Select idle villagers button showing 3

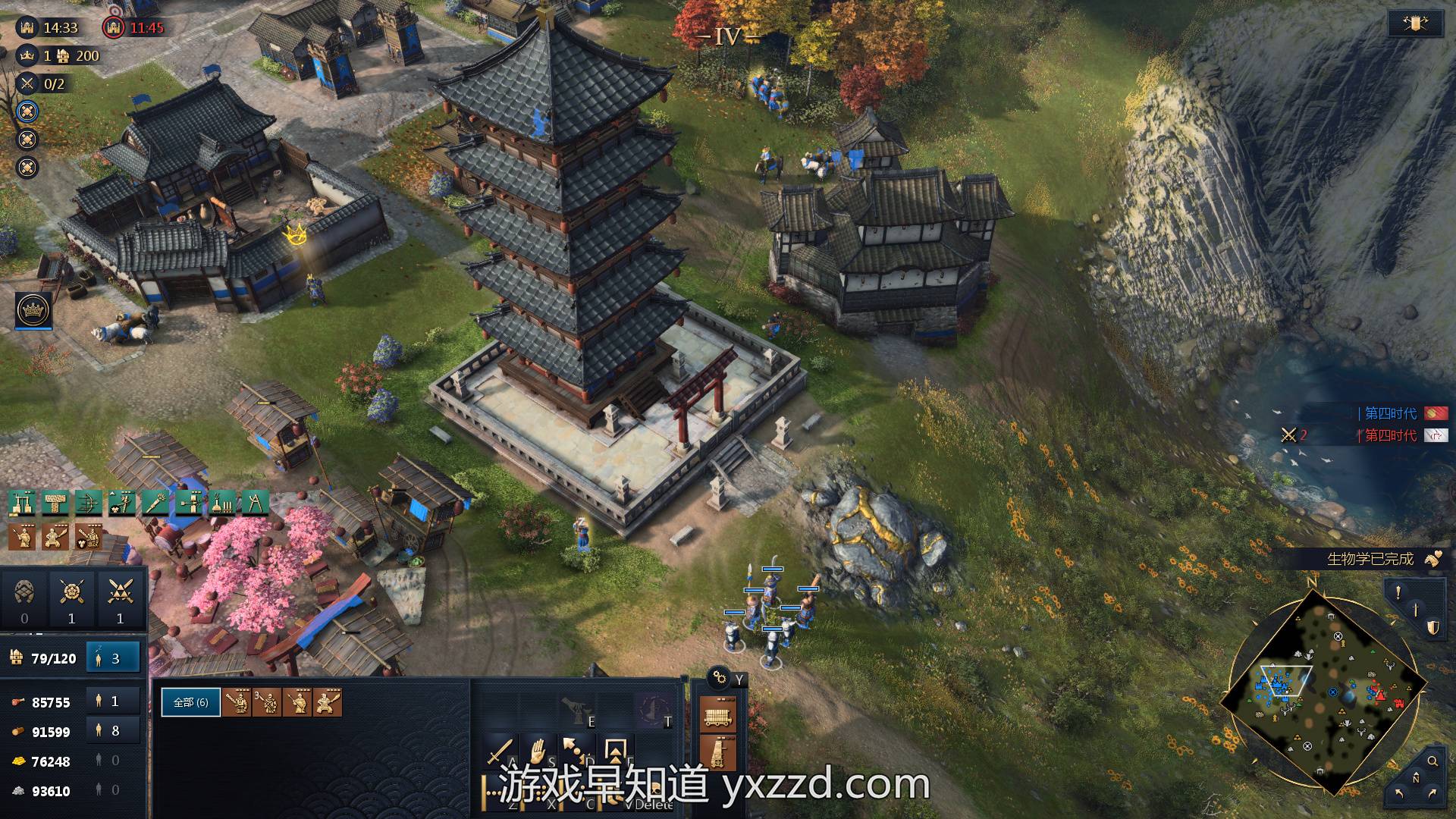113,658
